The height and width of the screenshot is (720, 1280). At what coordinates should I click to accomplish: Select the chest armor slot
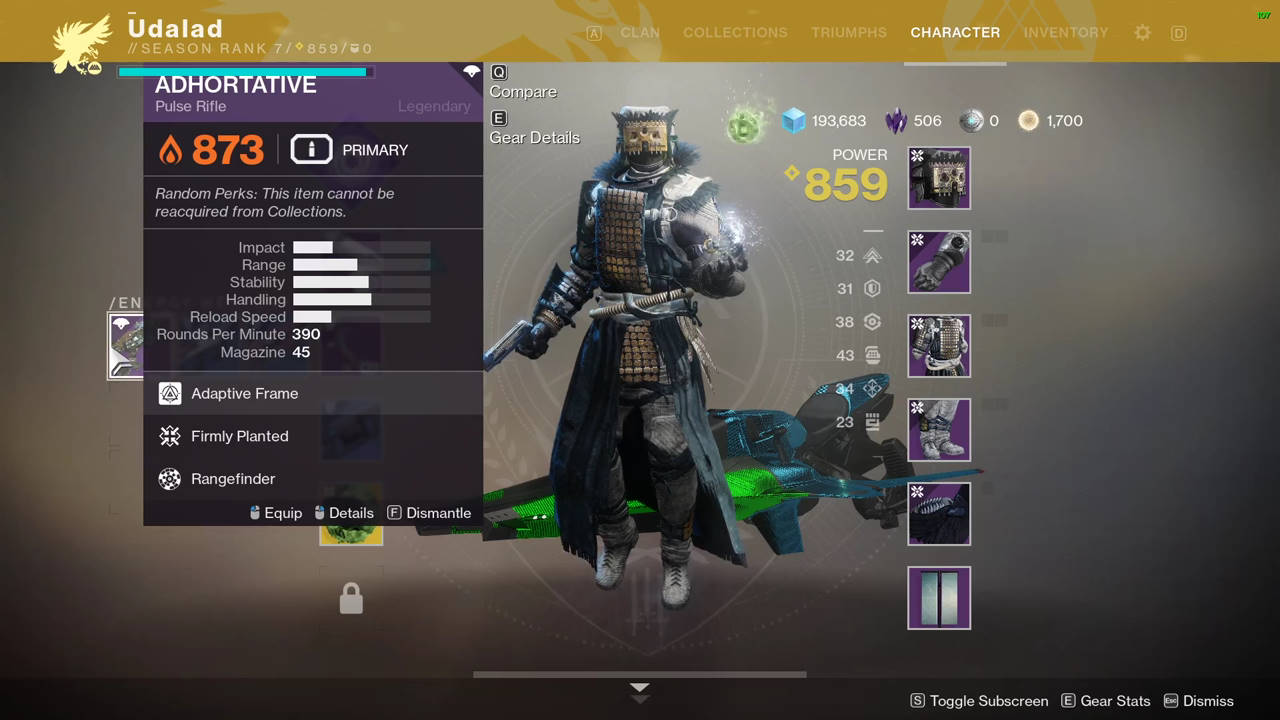click(x=939, y=346)
